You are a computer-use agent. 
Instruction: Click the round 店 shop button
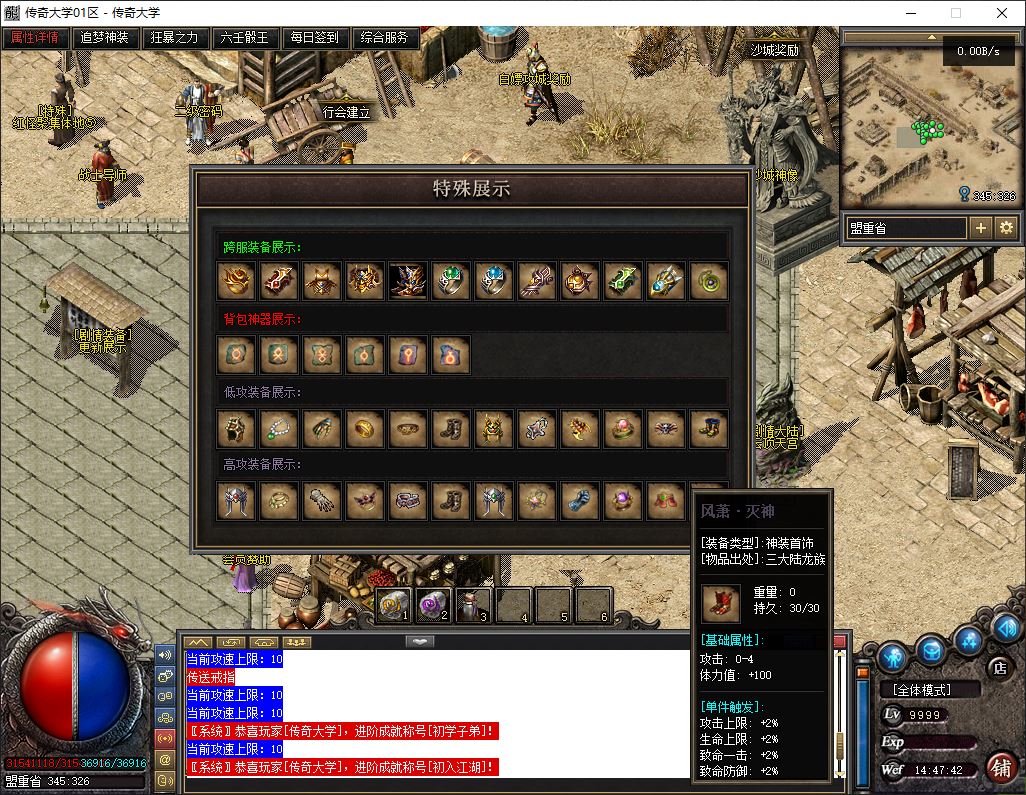pos(997,666)
